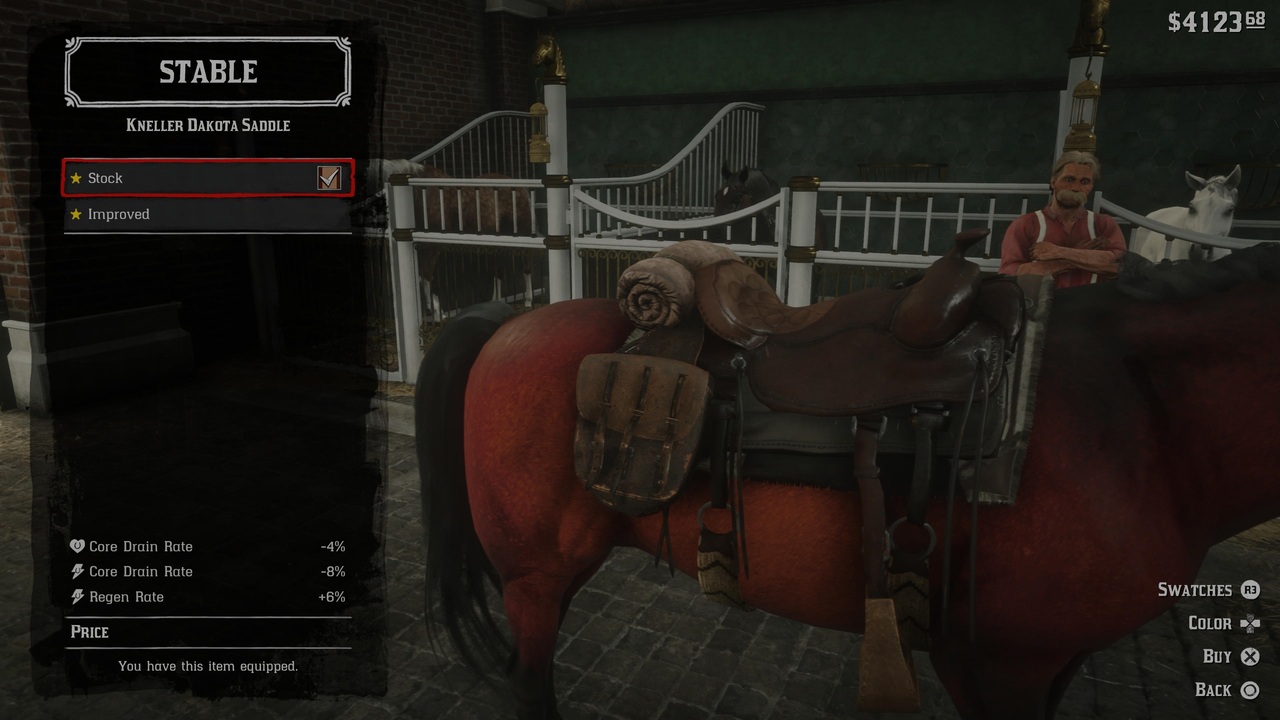Click the circle button icon beside Back
Viewport: 1280px width, 720px height.
point(1250,690)
